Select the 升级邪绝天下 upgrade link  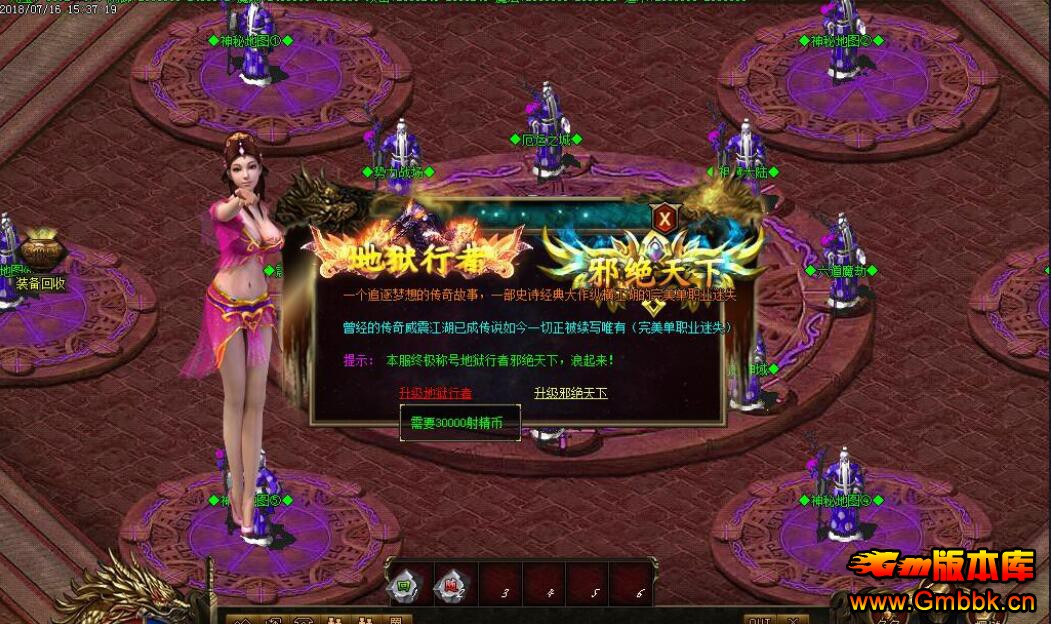(570, 393)
